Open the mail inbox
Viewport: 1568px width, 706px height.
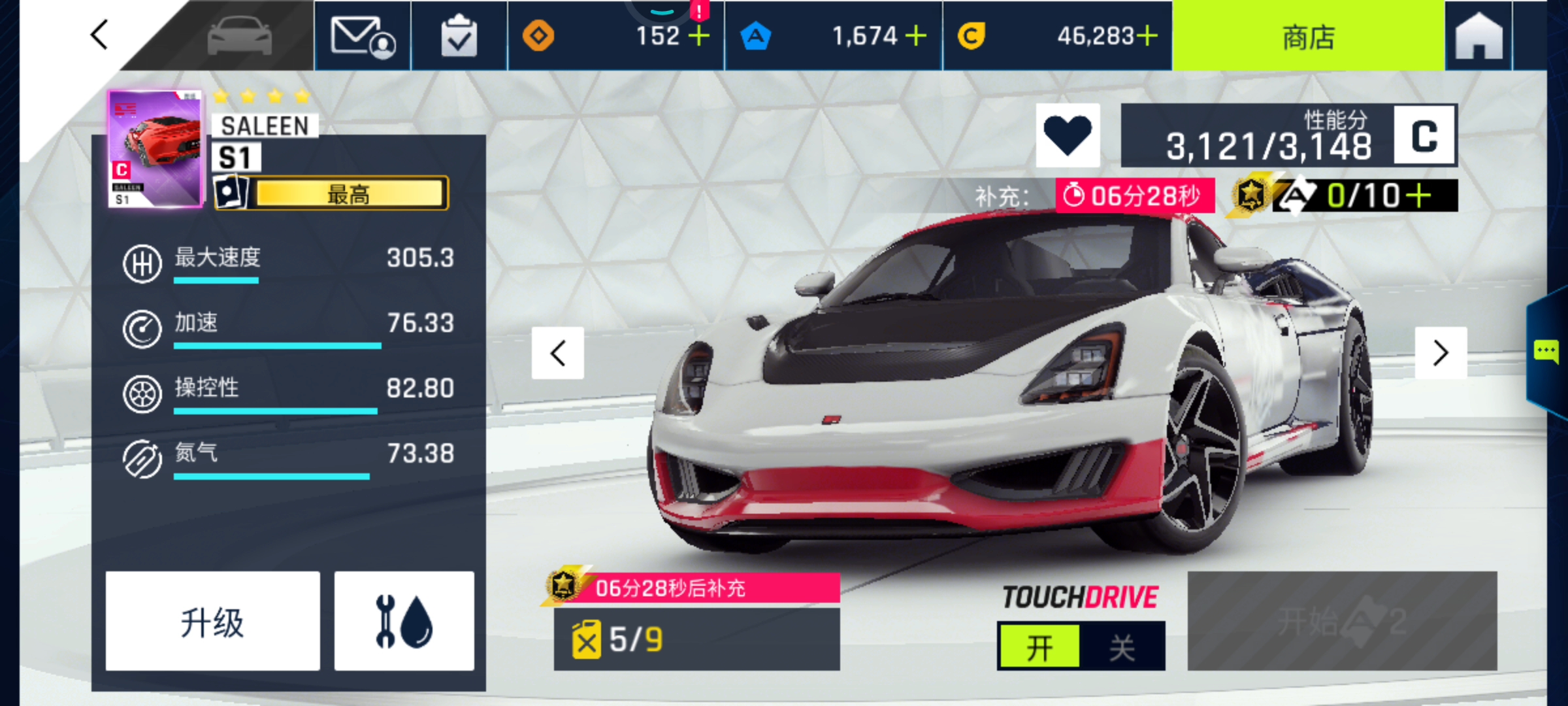[x=363, y=37]
